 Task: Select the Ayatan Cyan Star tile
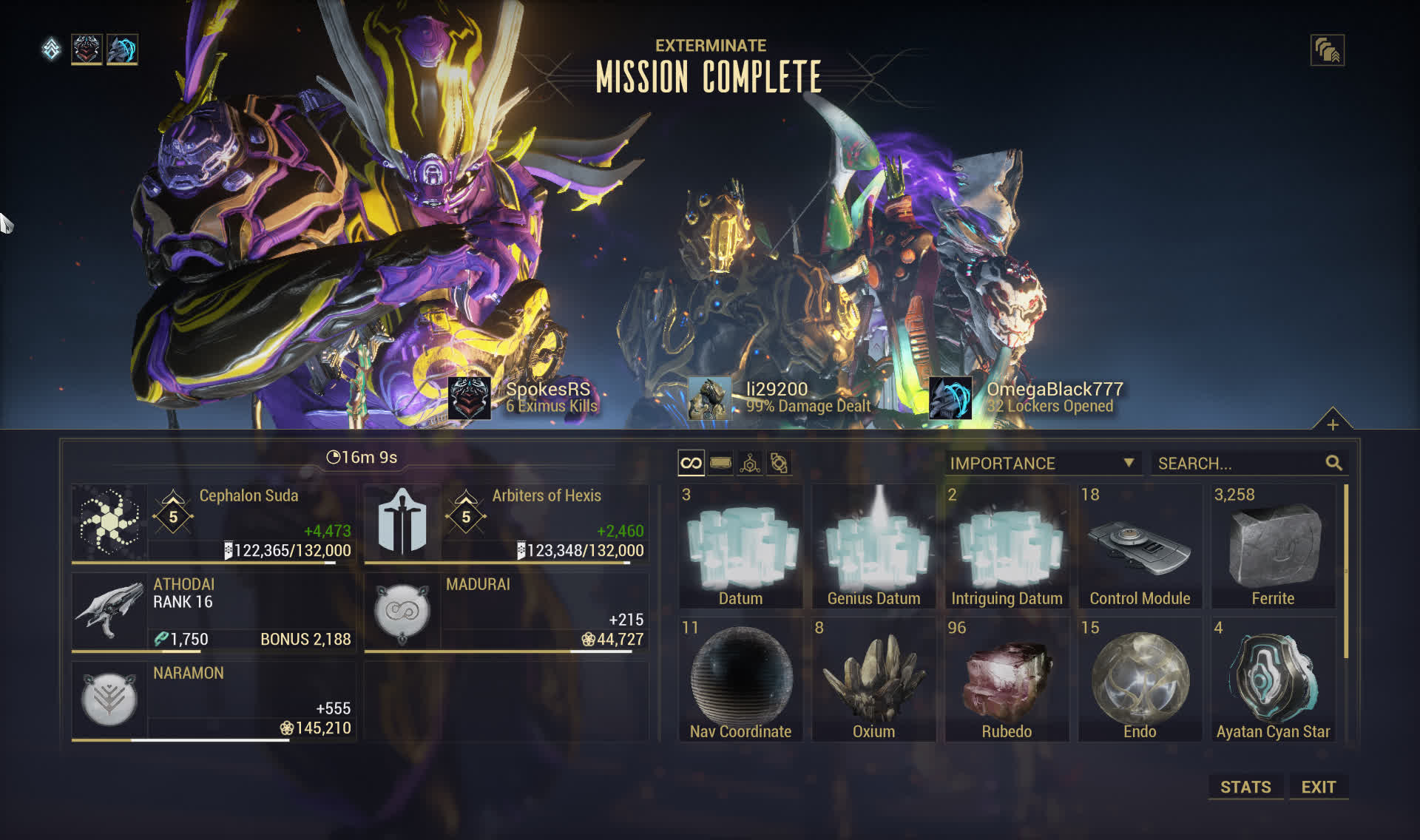pos(1273,680)
